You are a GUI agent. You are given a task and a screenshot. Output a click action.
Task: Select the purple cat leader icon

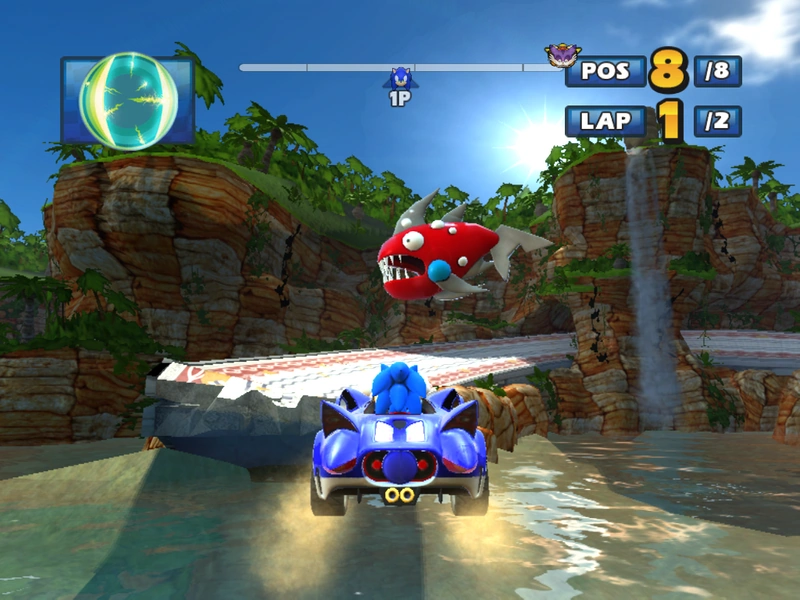(560, 55)
